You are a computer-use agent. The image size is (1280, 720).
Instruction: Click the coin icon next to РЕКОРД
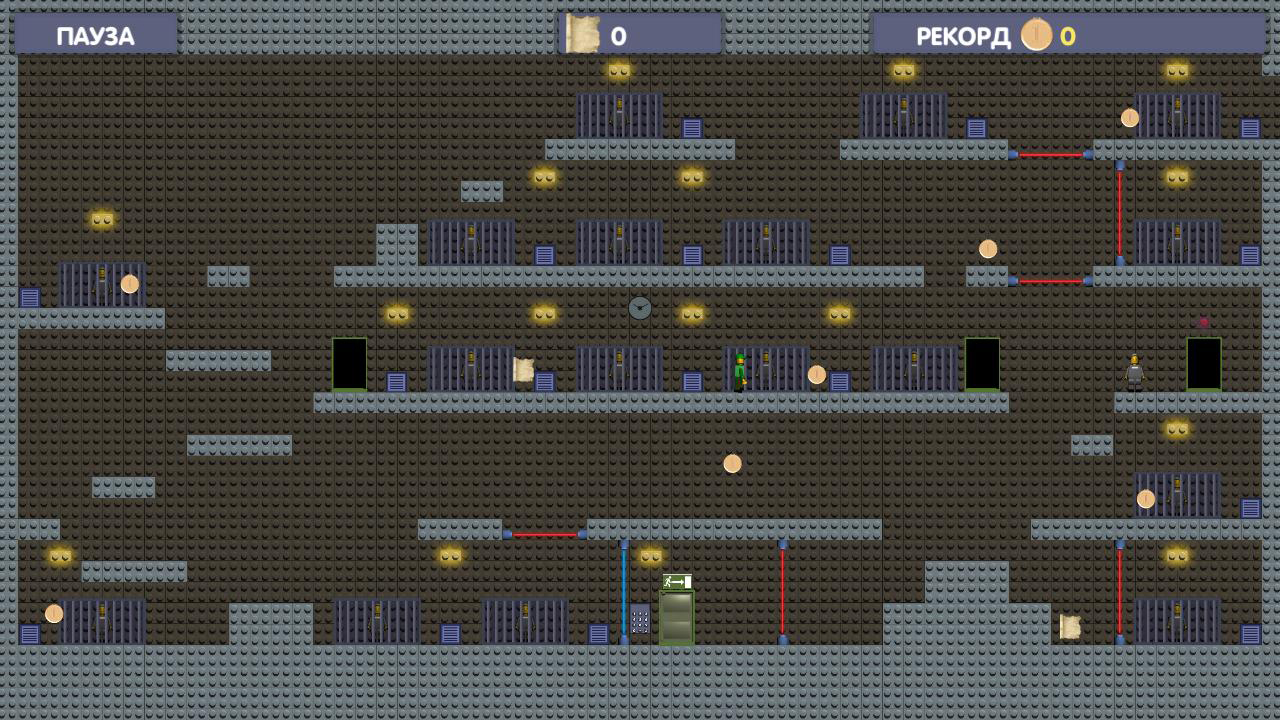coord(1036,33)
